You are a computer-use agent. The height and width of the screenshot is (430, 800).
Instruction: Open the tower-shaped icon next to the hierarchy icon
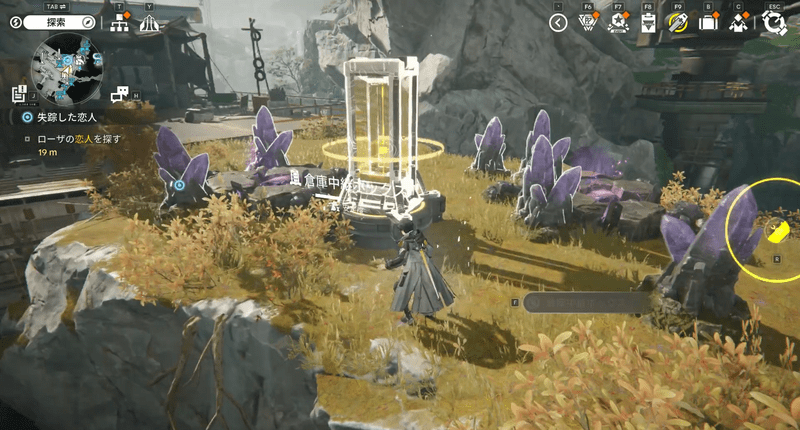click(x=149, y=23)
